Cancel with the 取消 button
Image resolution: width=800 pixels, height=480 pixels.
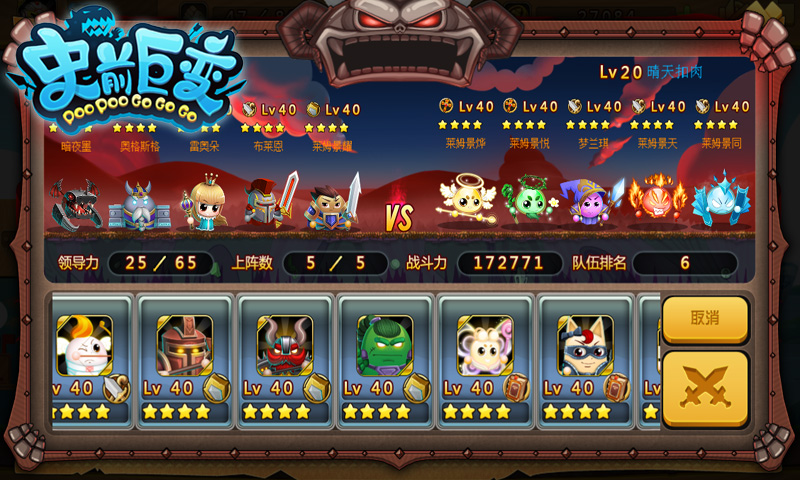tap(705, 319)
